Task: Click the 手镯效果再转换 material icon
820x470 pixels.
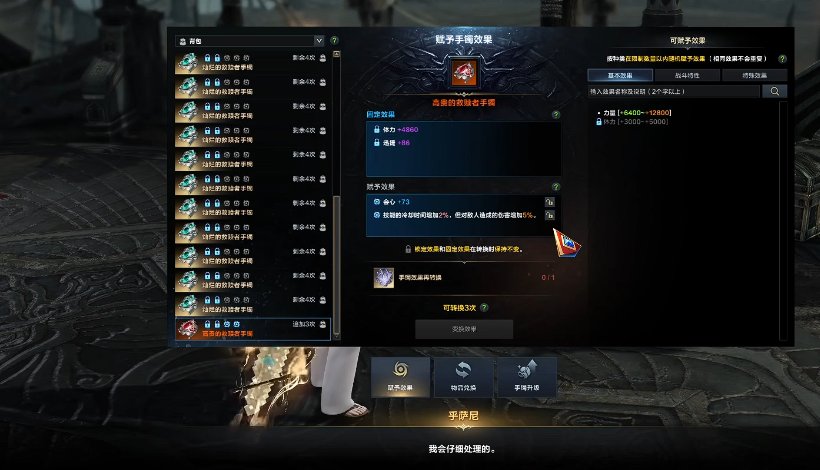Action: point(383,278)
